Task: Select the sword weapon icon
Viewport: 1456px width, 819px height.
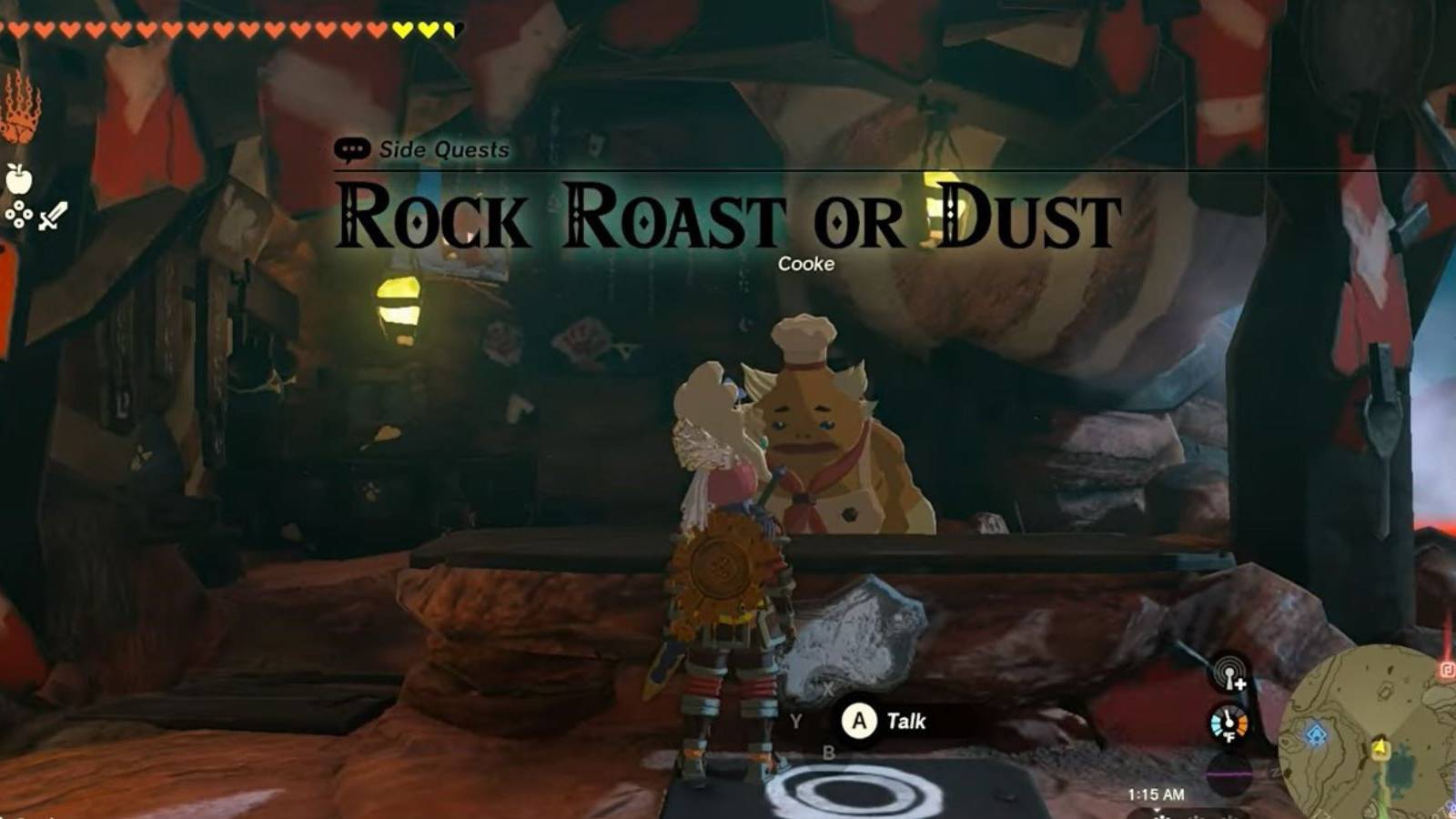Action: pyautogui.click(x=52, y=217)
